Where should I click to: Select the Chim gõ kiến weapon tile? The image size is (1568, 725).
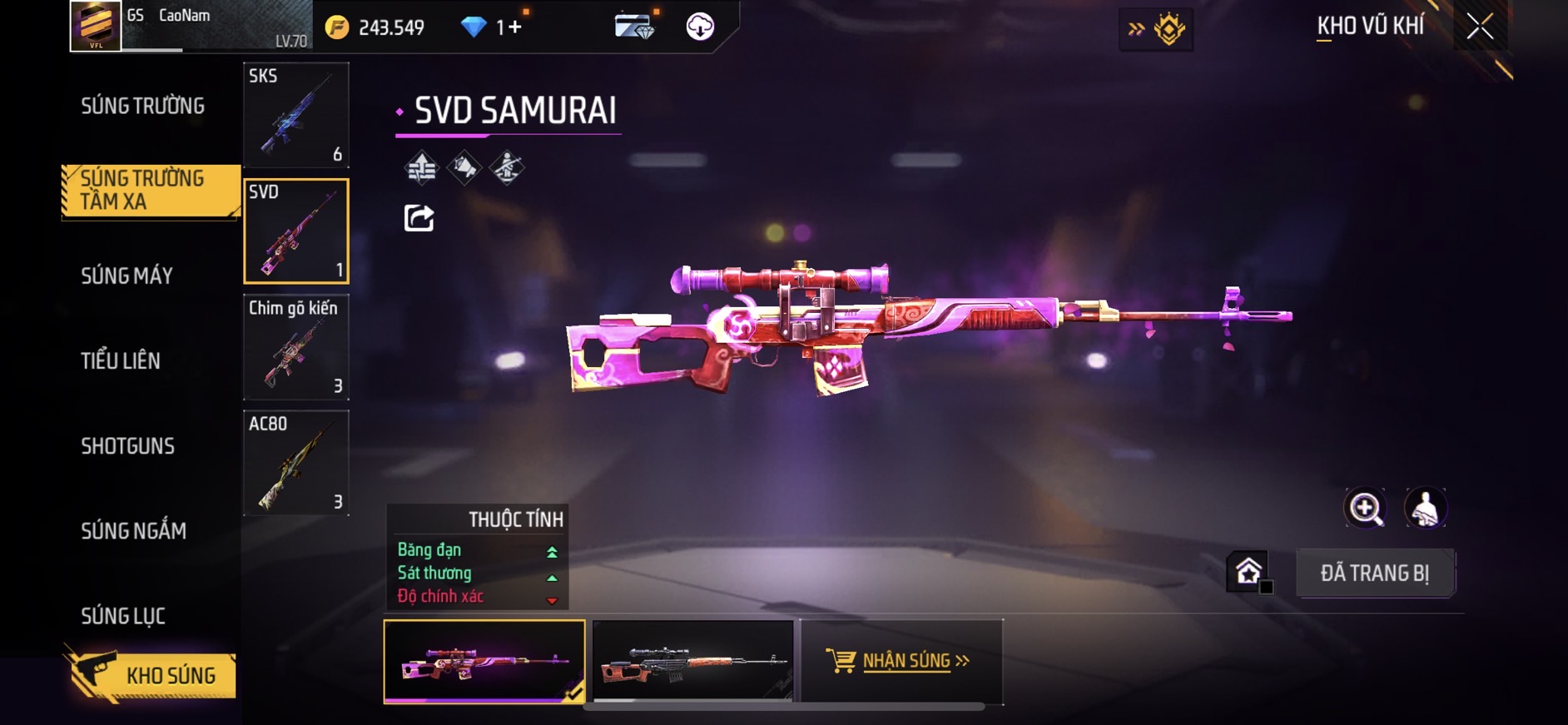coord(295,347)
